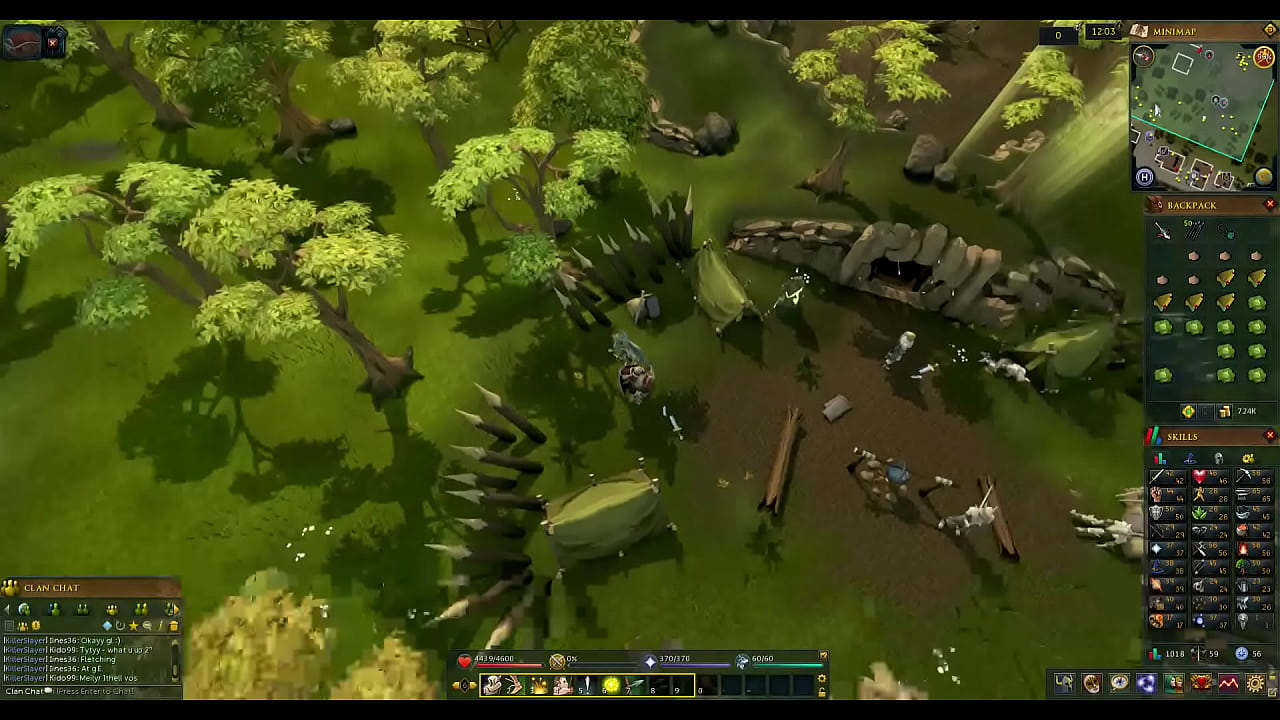Viewport: 1280px width, 720px height.
Task: Switch to the helmet tab in Skills
Action: click(1218, 459)
